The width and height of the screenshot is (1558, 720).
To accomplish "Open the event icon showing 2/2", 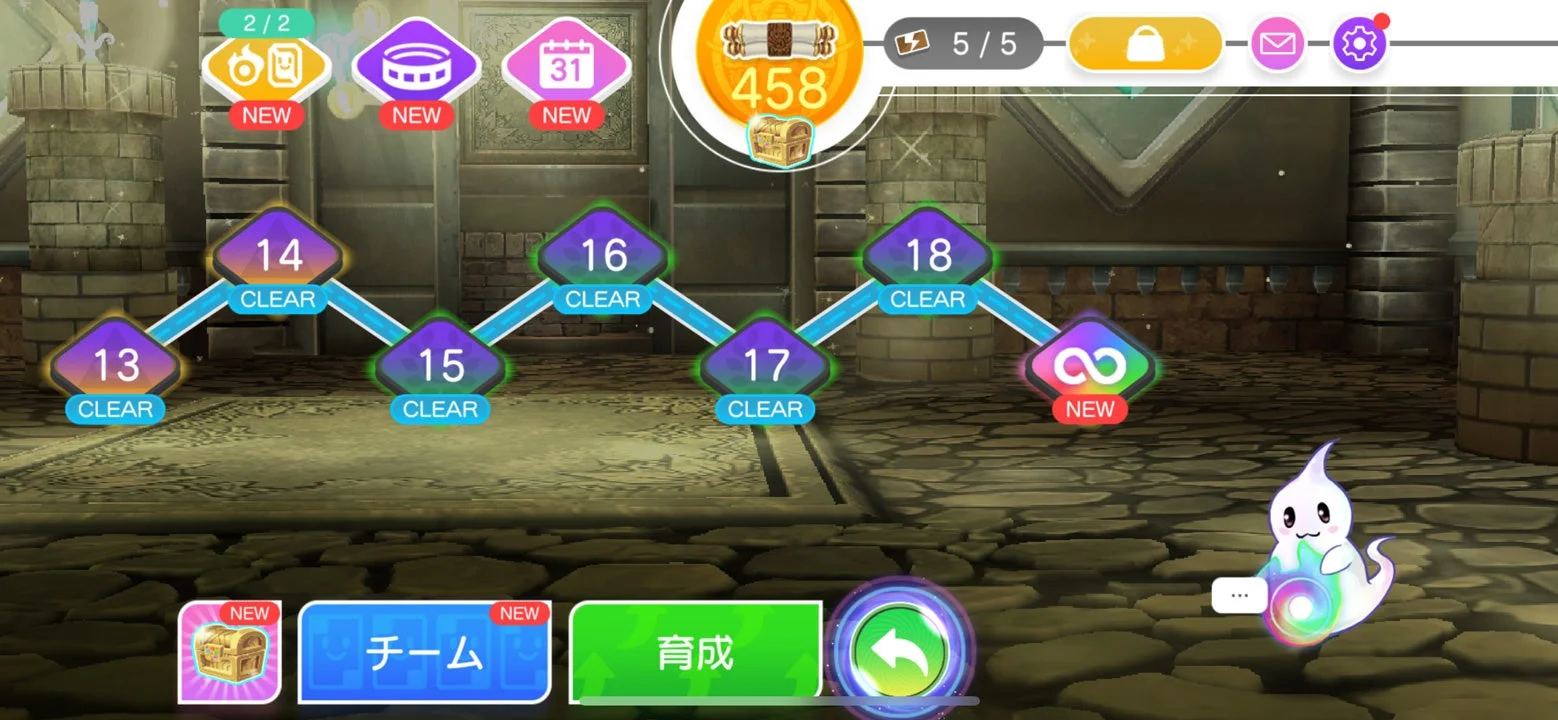I will coord(267,65).
